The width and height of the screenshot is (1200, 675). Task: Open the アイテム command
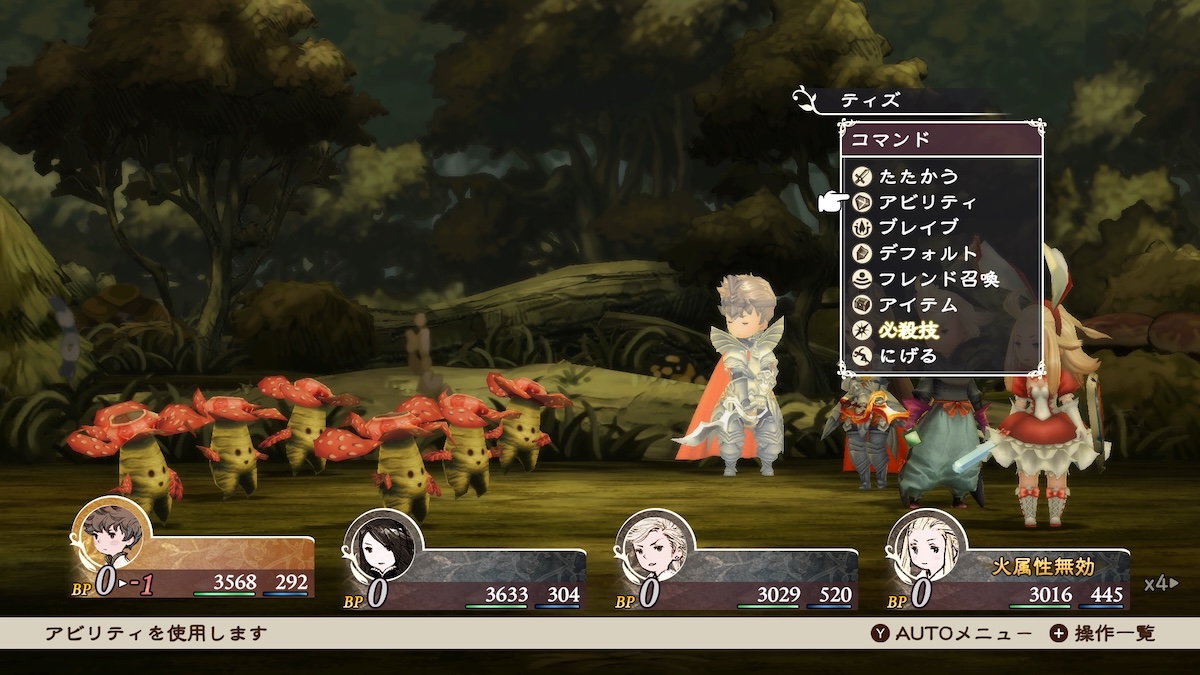(x=918, y=305)
